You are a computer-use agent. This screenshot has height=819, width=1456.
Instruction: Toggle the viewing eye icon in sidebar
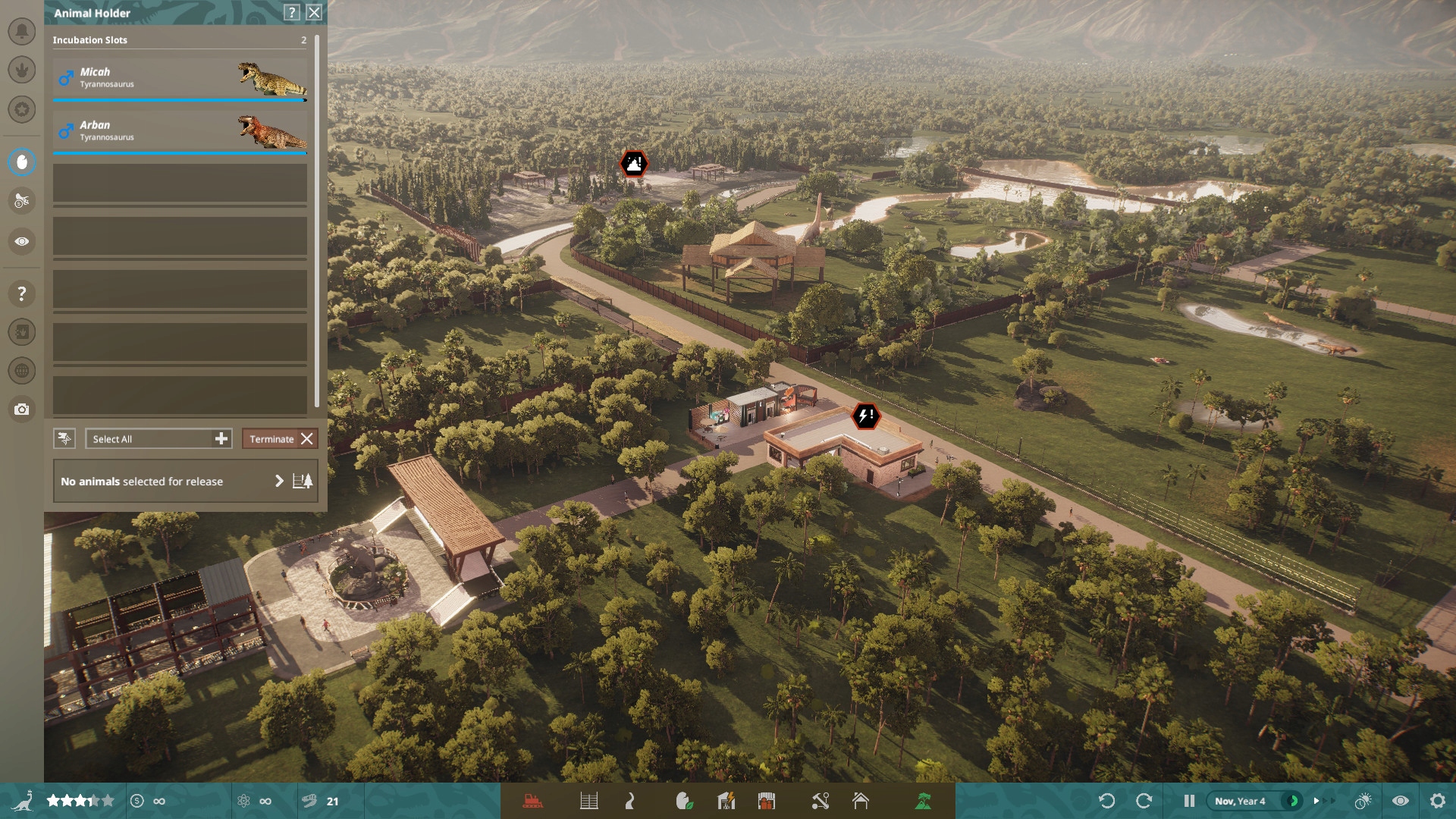(22, 241)
